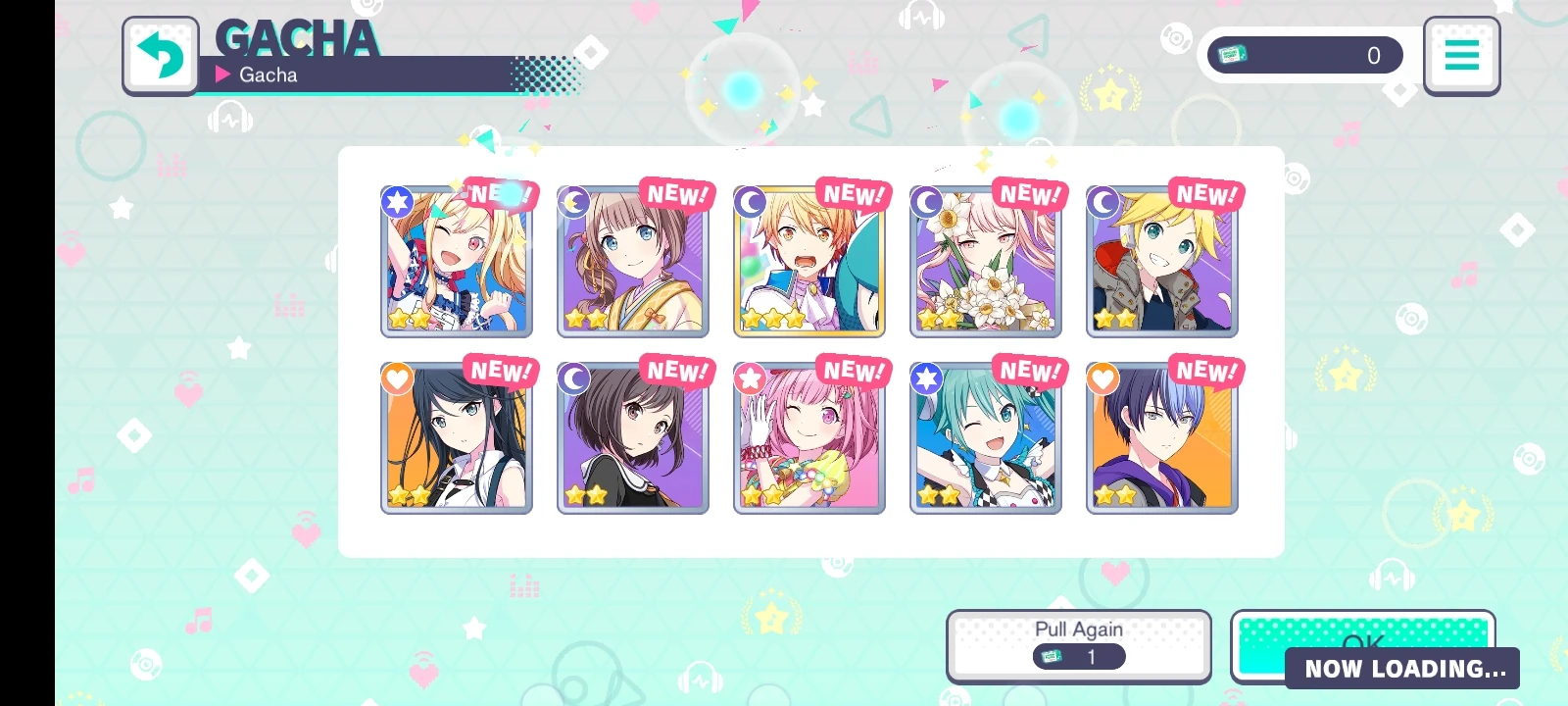The image size is (1568, 706).
Task: Select the moon attribute icon on Len's card
Action: [1103, 201]
